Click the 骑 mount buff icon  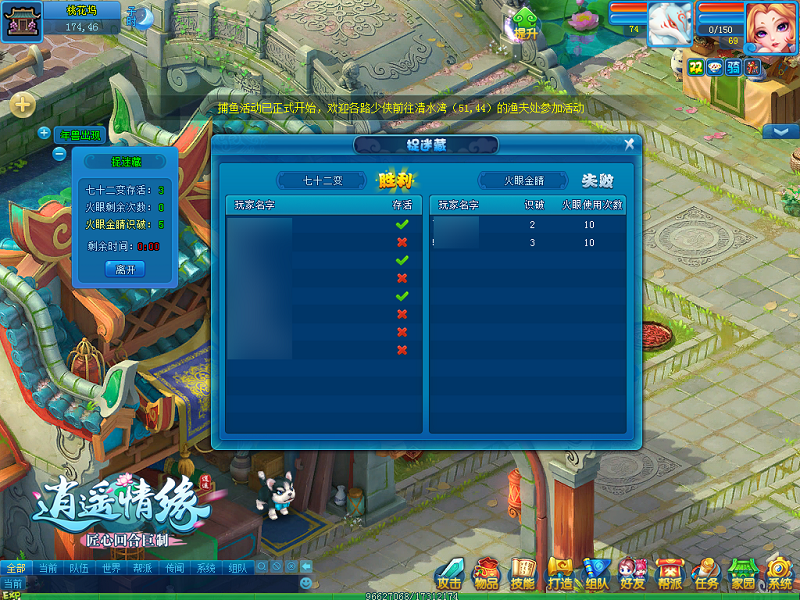[x=733, y=66]
